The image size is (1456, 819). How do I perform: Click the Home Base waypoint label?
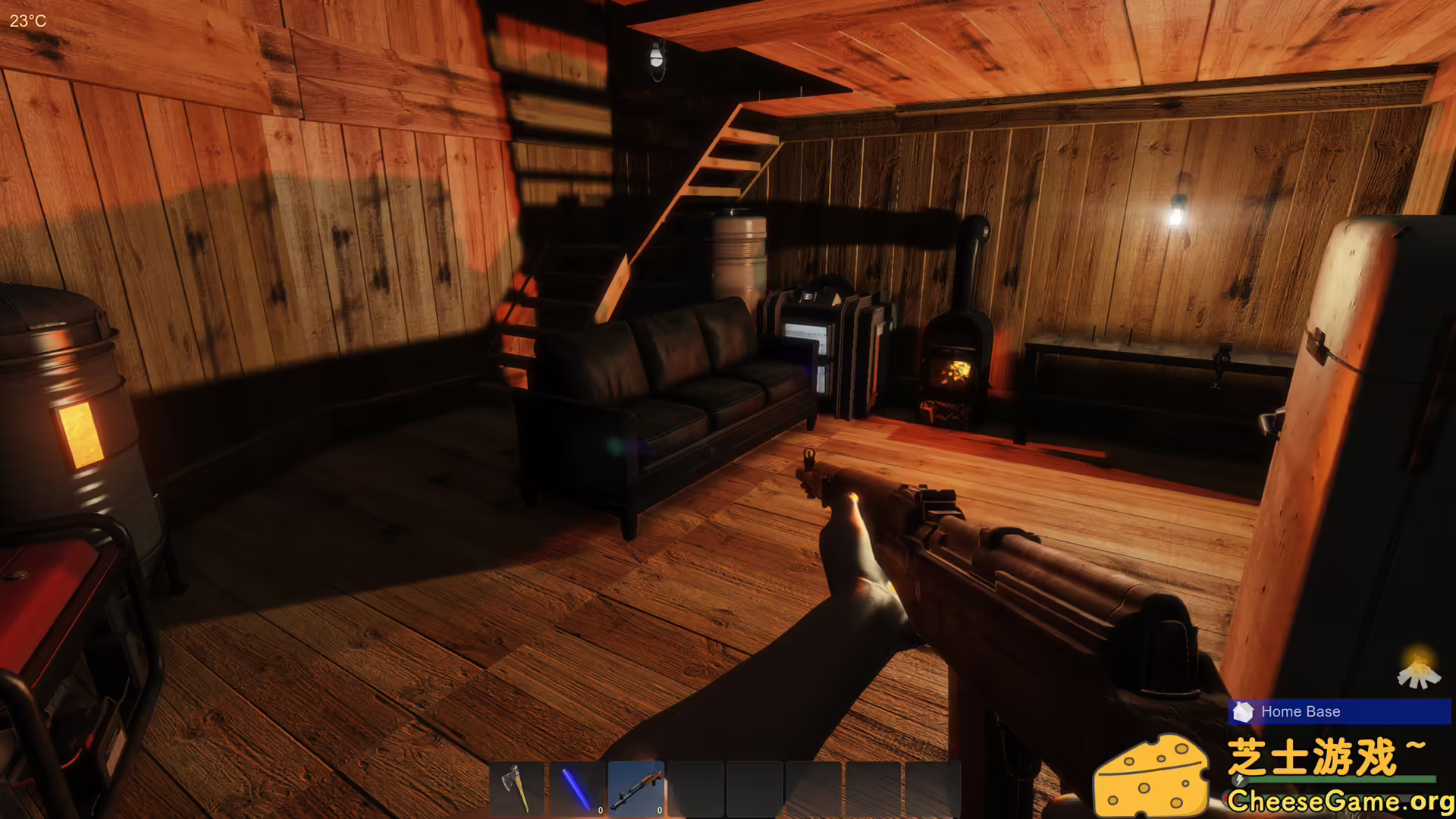coord(1300,711)
